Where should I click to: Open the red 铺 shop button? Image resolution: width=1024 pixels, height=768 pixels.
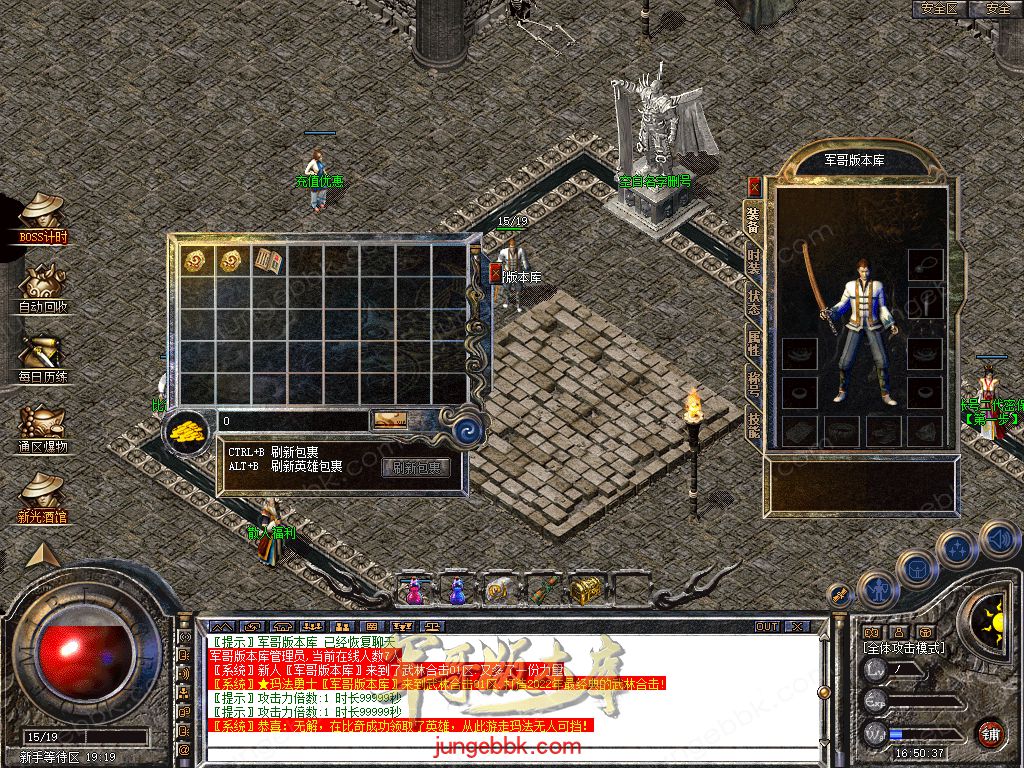click(x=990, y=734)
